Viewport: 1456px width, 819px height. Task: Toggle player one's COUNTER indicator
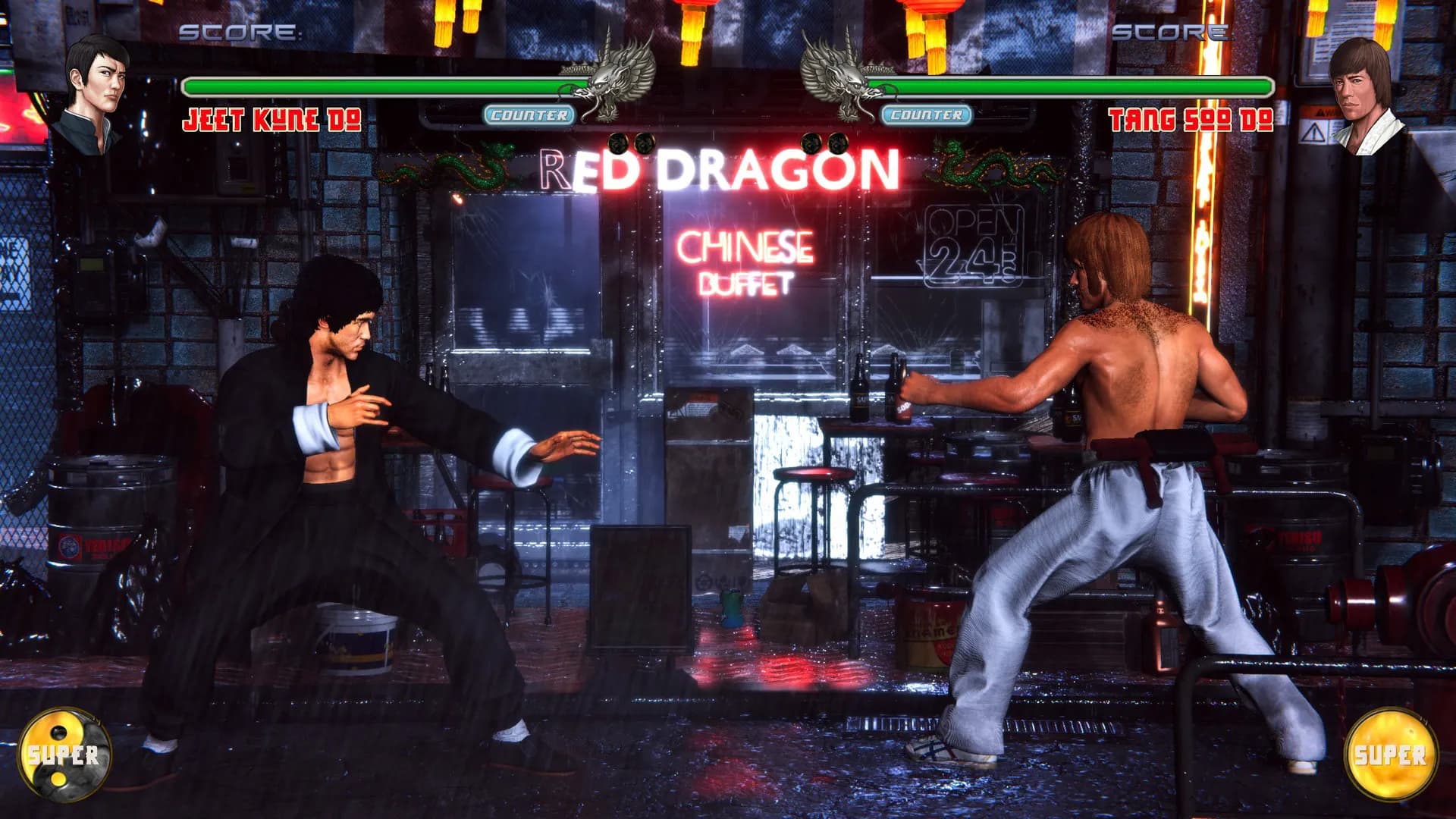coord(529,116)
